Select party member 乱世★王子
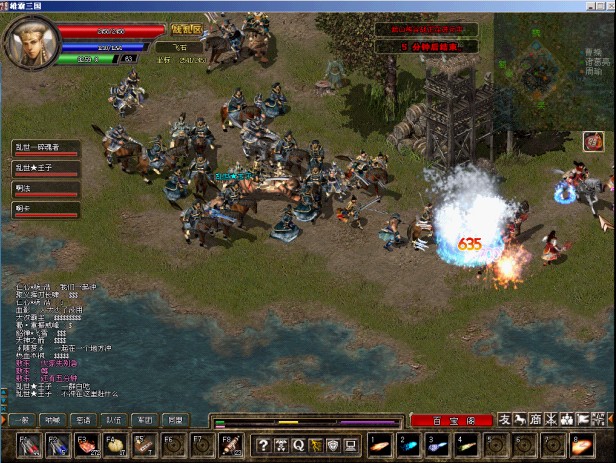Image resolution: width=616 pixels, height=463 pixels. point(45,168)
